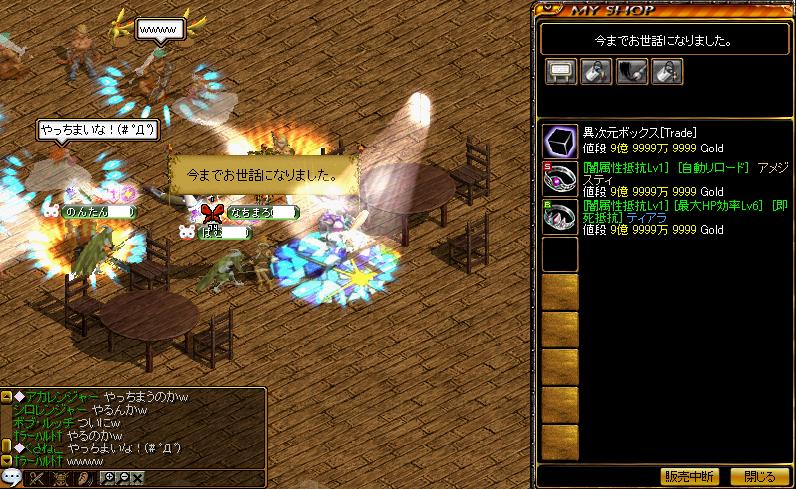The height and width of the screenshot is (489, 796).
Task: Choose the アメジスティ ring listing
Action: click(x=560, y=178)
